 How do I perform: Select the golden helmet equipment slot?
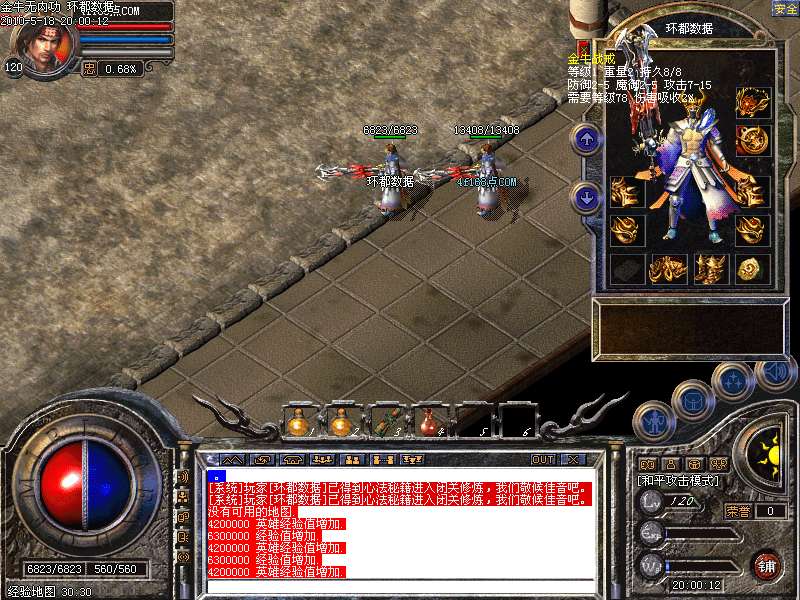pos(752,102)
